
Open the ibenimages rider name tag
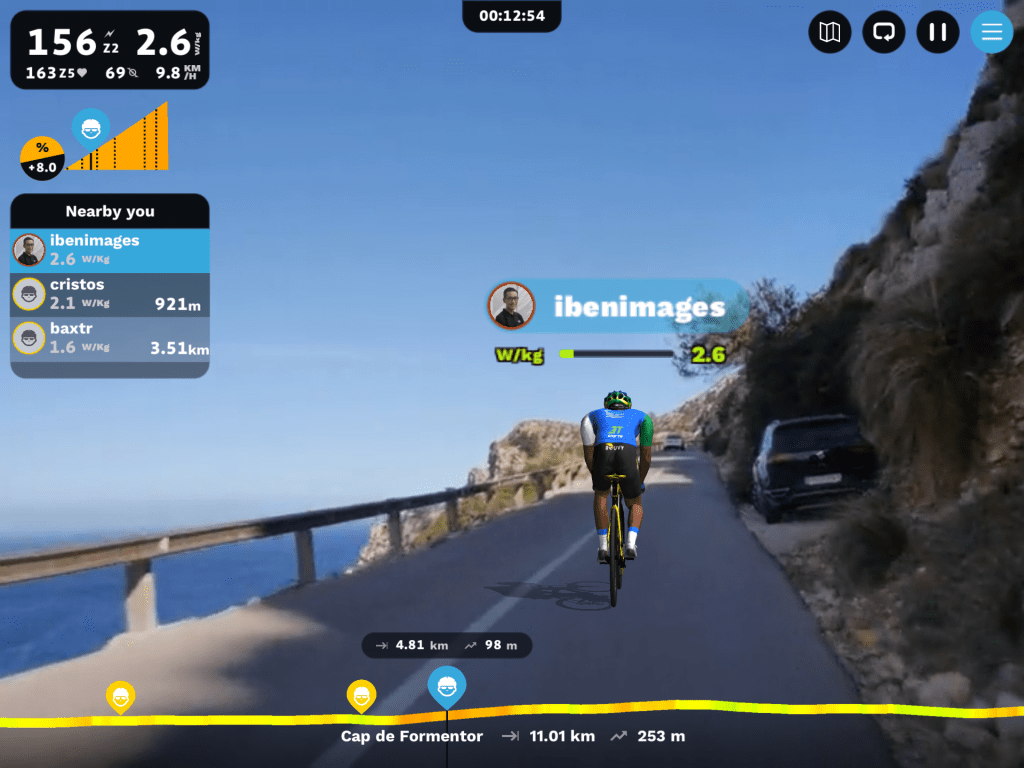(x=618, y=306)
